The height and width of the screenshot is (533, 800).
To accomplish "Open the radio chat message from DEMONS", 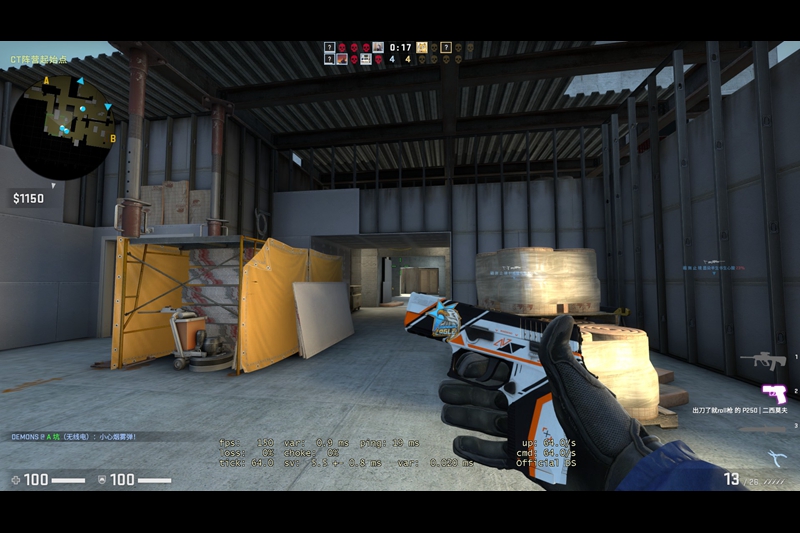I will pyautogui.click(x=75, y=437).
